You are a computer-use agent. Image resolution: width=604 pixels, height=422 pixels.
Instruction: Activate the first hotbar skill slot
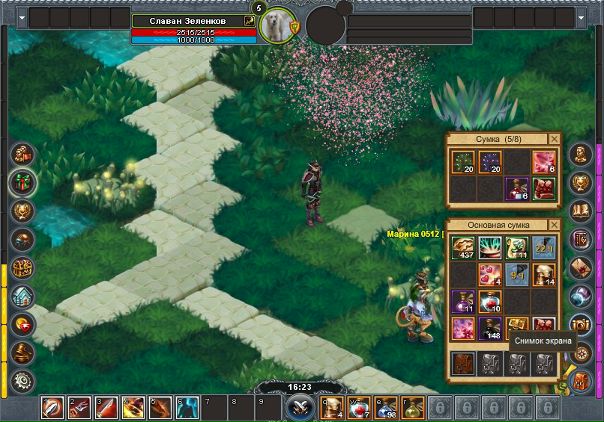pyautogui.click(x=54, y=407)
